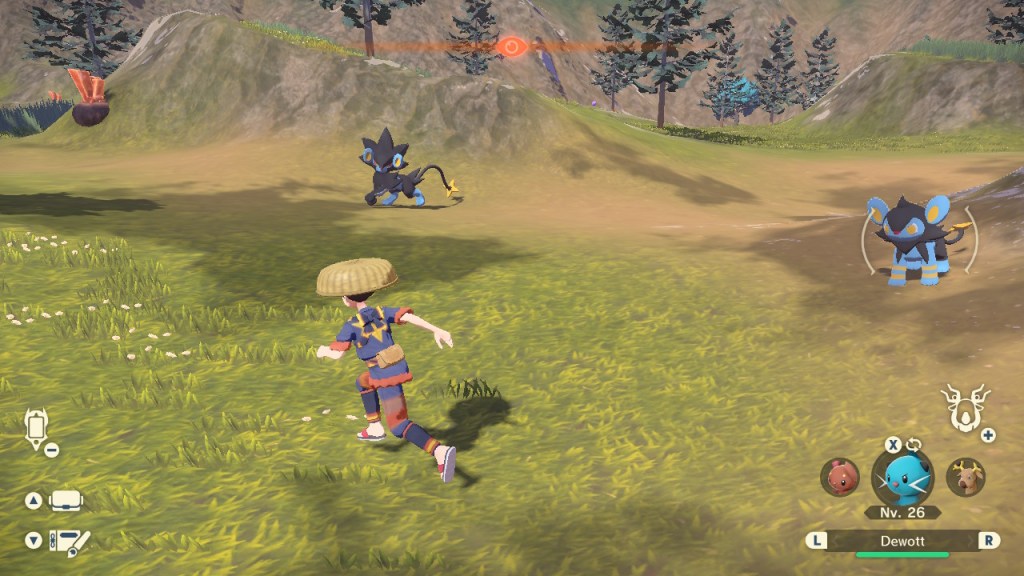Click the red objective marker on the compass
The height and width of the screenshot is (576, 1024).
pyautogui.click(x=512, y=46)
